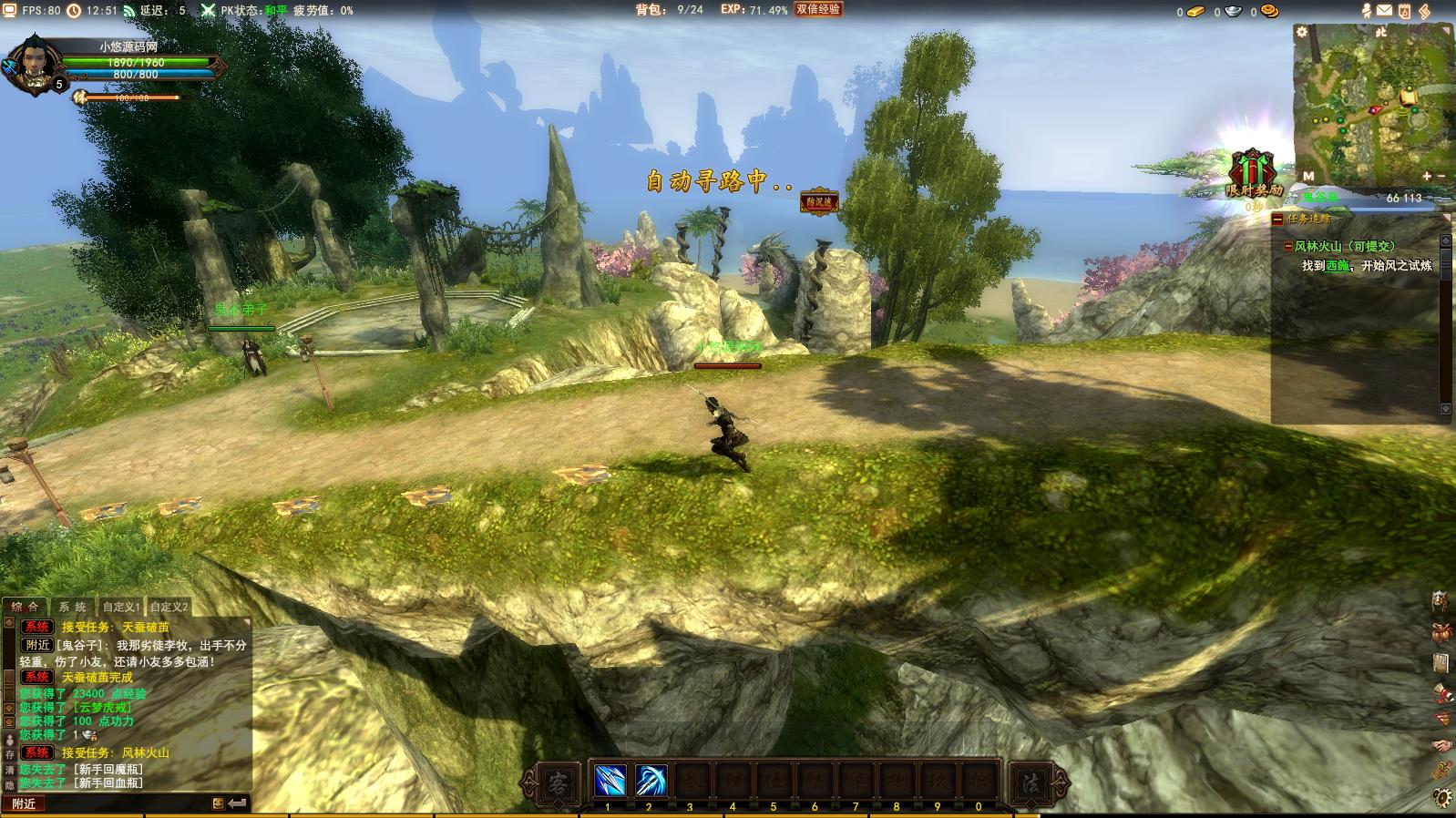The height and width of the screenshot is (818, 1456).
Task: Open the handshake social icon
Action: pos(1441,745)
